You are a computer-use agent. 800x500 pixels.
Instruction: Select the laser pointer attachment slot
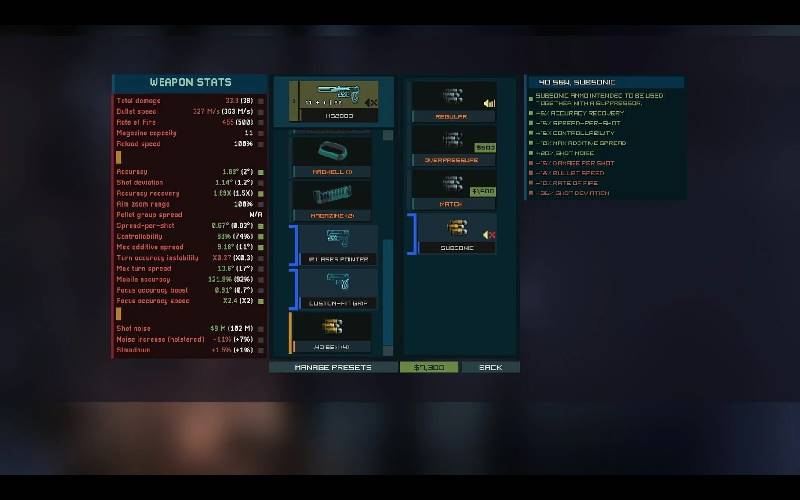pos(333,246)
